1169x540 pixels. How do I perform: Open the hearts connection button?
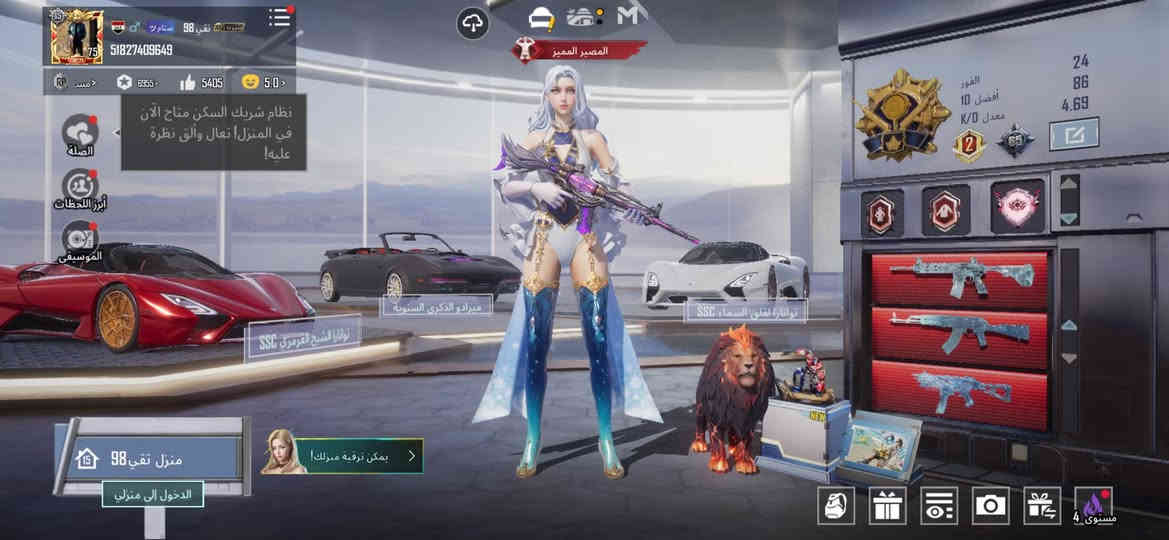click(x=80, y=132)
